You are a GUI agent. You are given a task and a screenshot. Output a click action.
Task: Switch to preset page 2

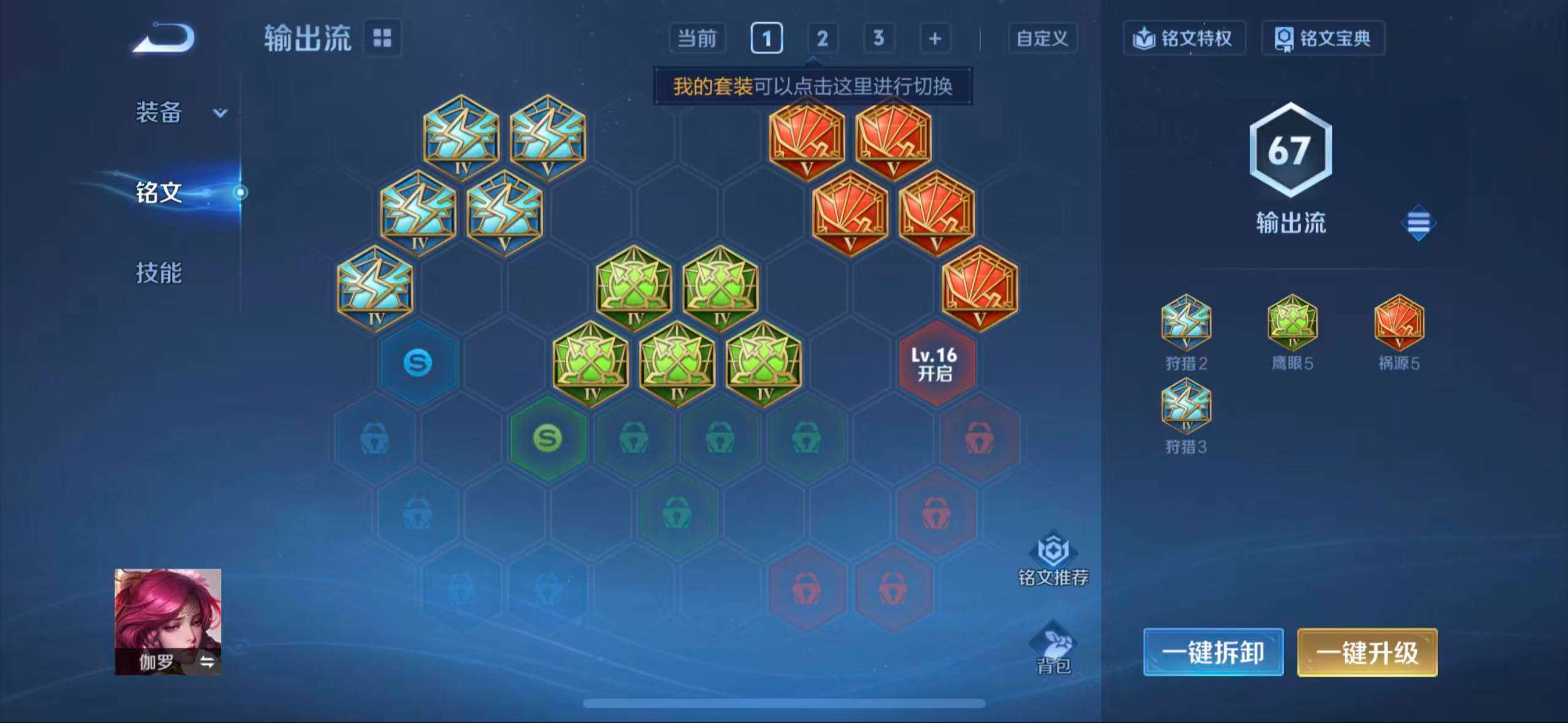click(822, 38)
